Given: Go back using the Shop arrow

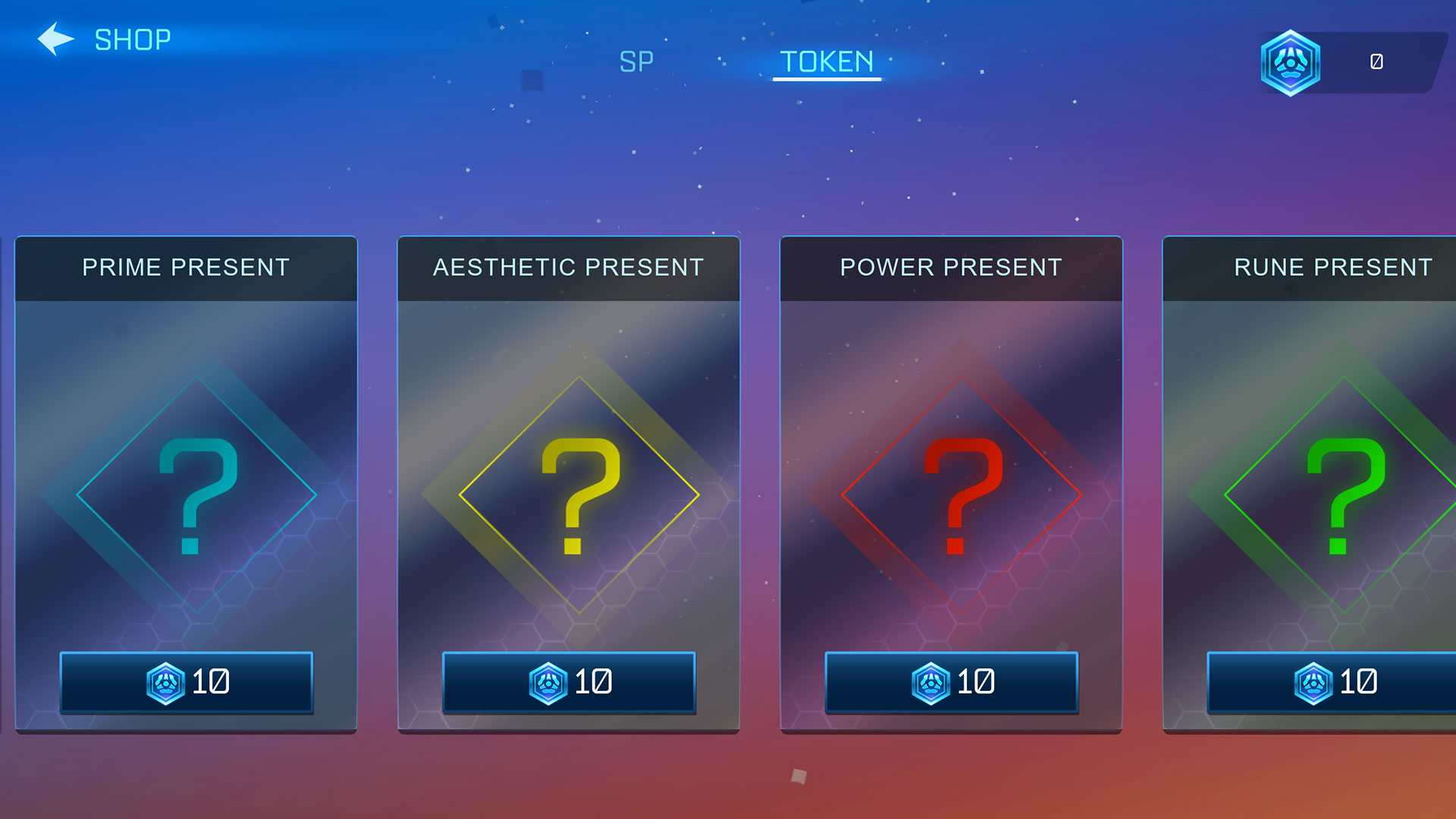Looking at the screenshot, I should 56,39.
